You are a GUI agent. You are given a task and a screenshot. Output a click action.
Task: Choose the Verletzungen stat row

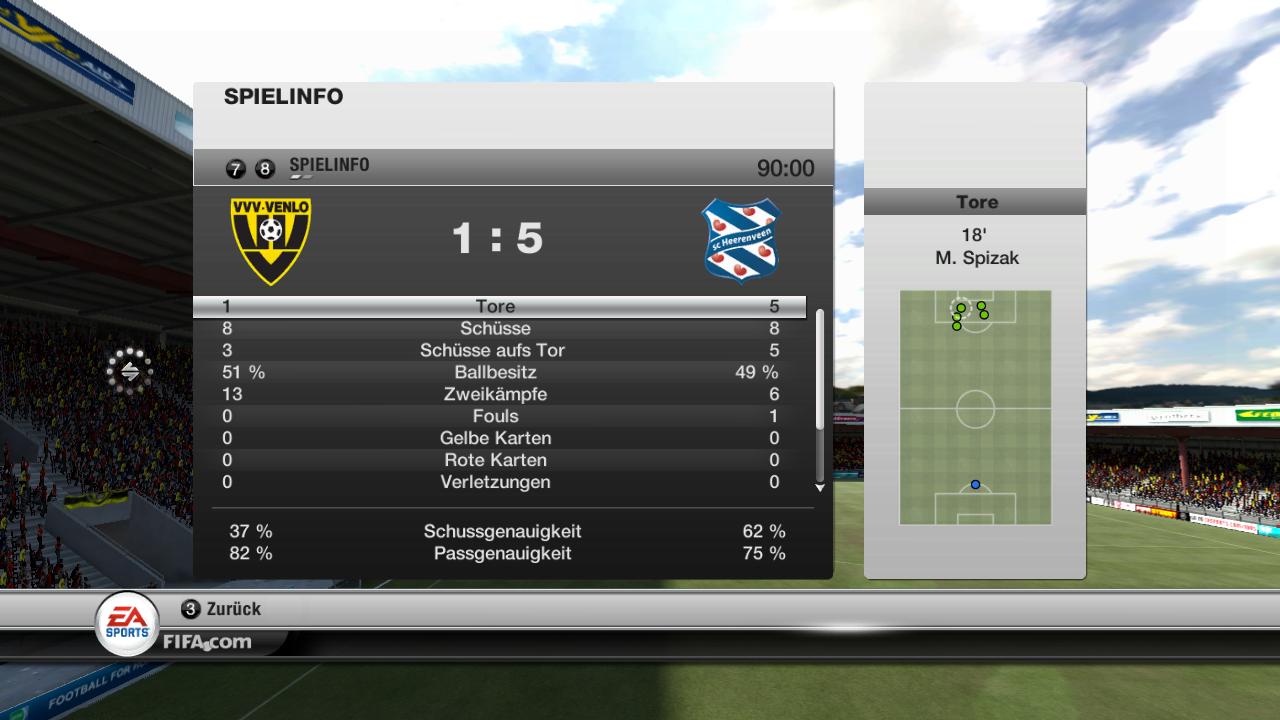[x=497, y=483]
